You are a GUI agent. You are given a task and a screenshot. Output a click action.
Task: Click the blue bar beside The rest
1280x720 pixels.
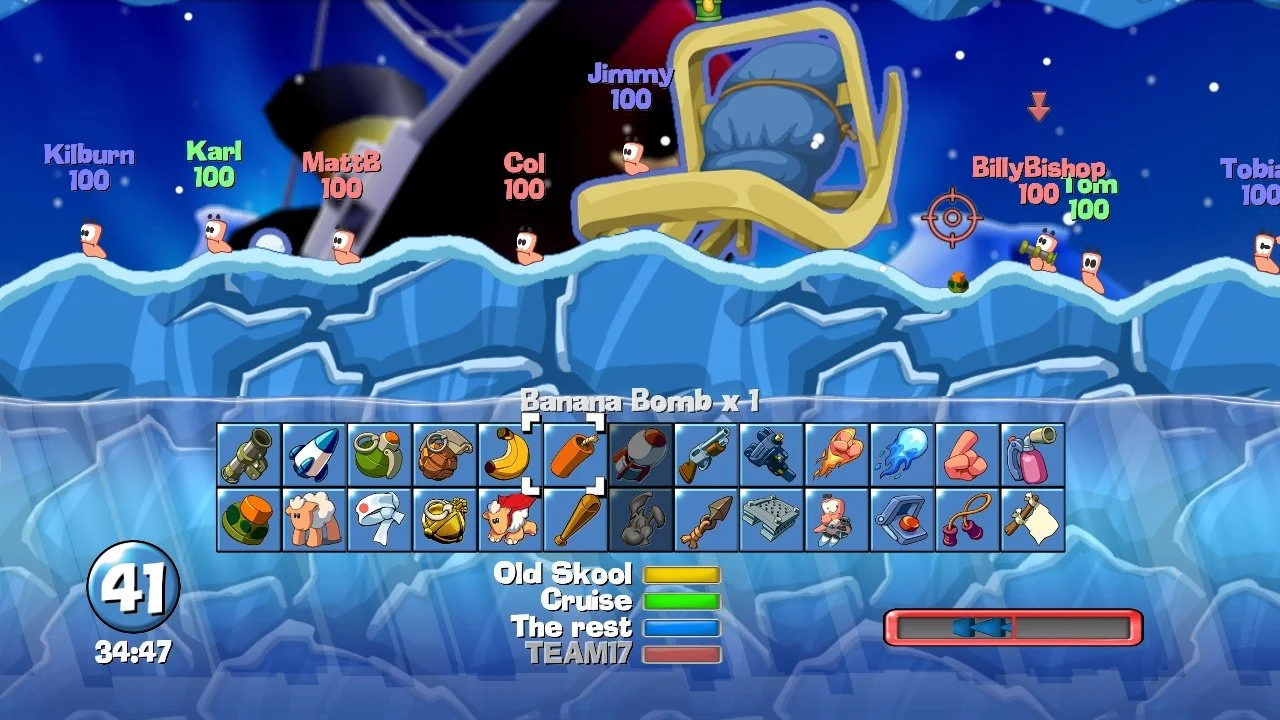coord(683,627)
